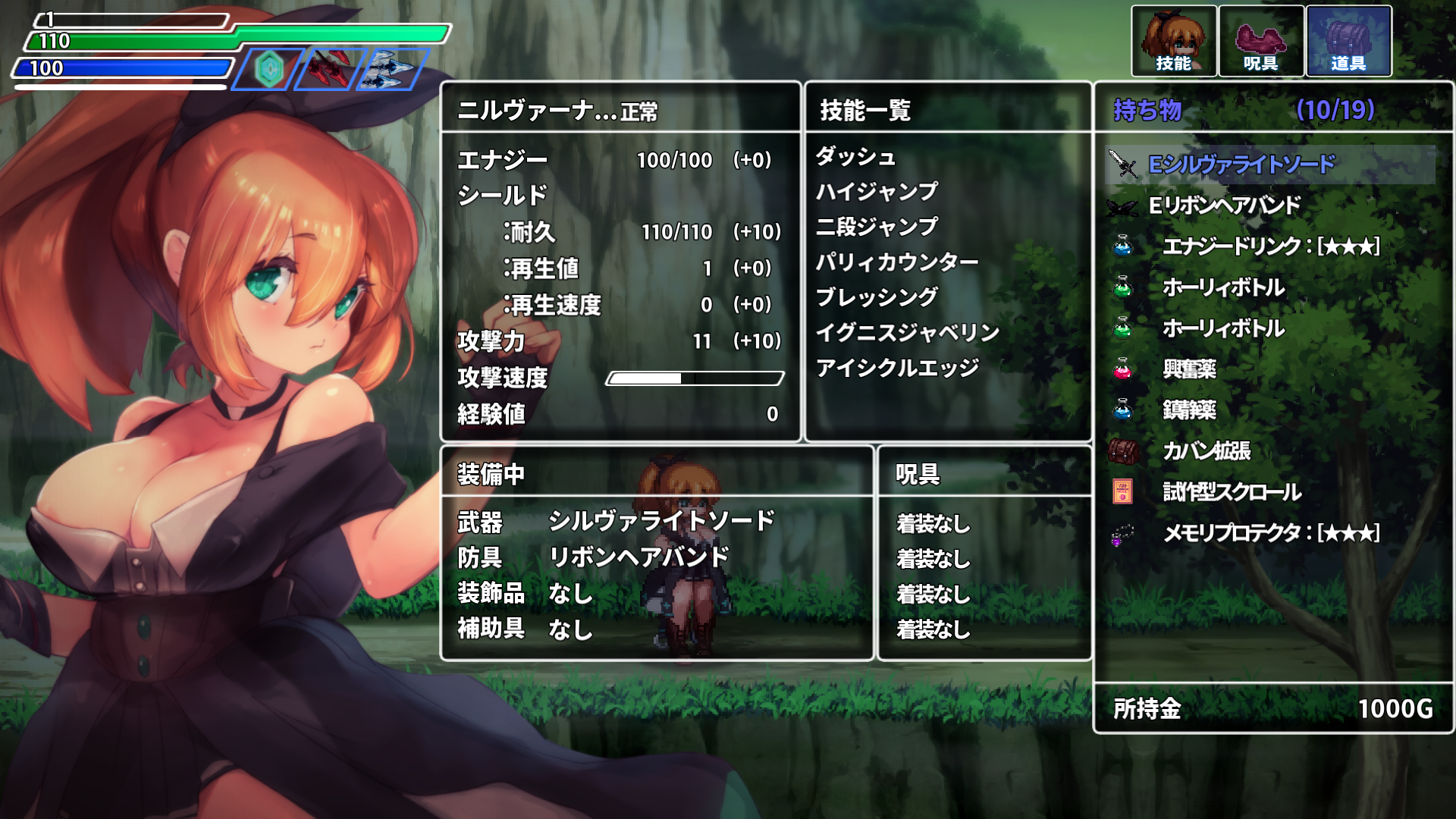The image size is (1456, 819).
Task: Switch to the 技能 tab
Action: pyautogui.click(x=1175, y=39)
